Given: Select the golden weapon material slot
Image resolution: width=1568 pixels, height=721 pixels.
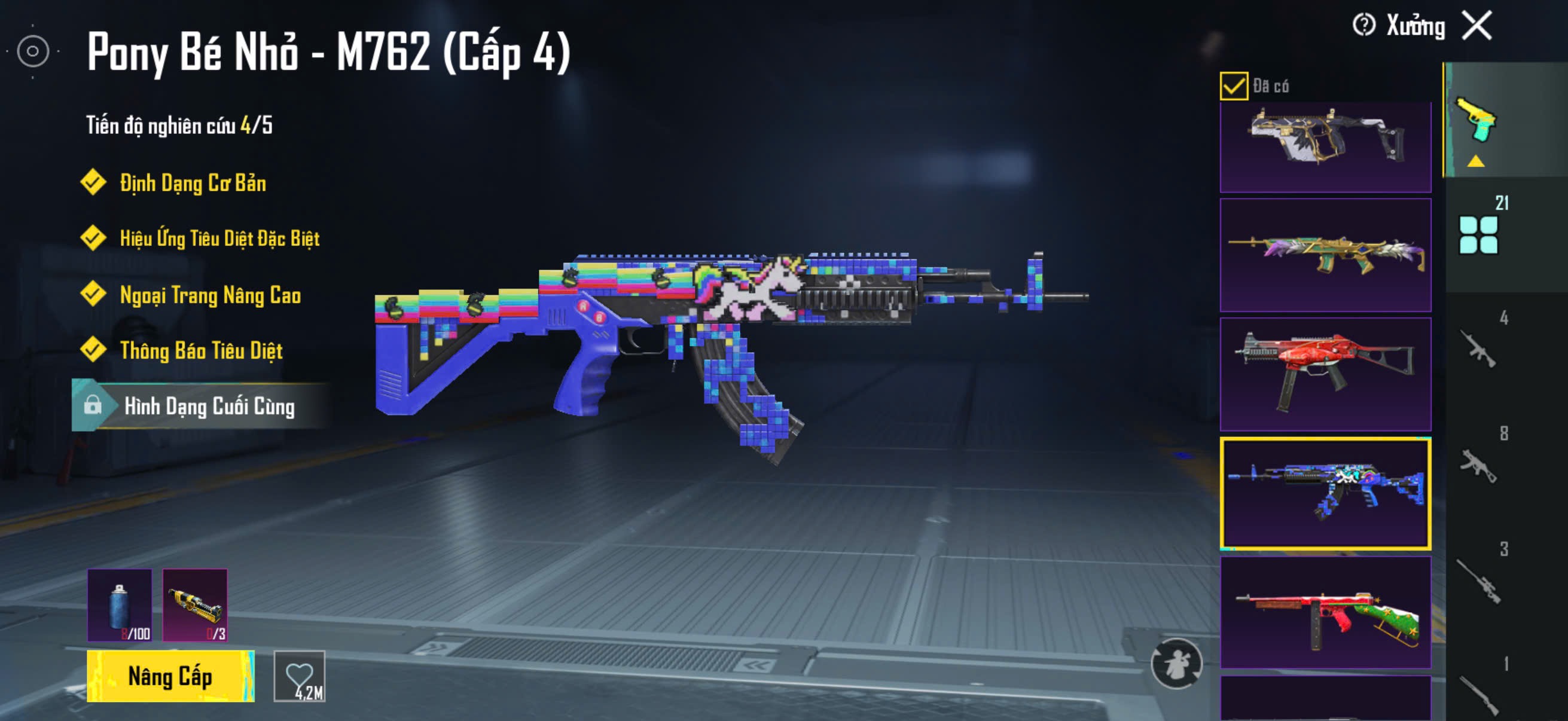Looking at the screenshot, I should pos(195,605).
